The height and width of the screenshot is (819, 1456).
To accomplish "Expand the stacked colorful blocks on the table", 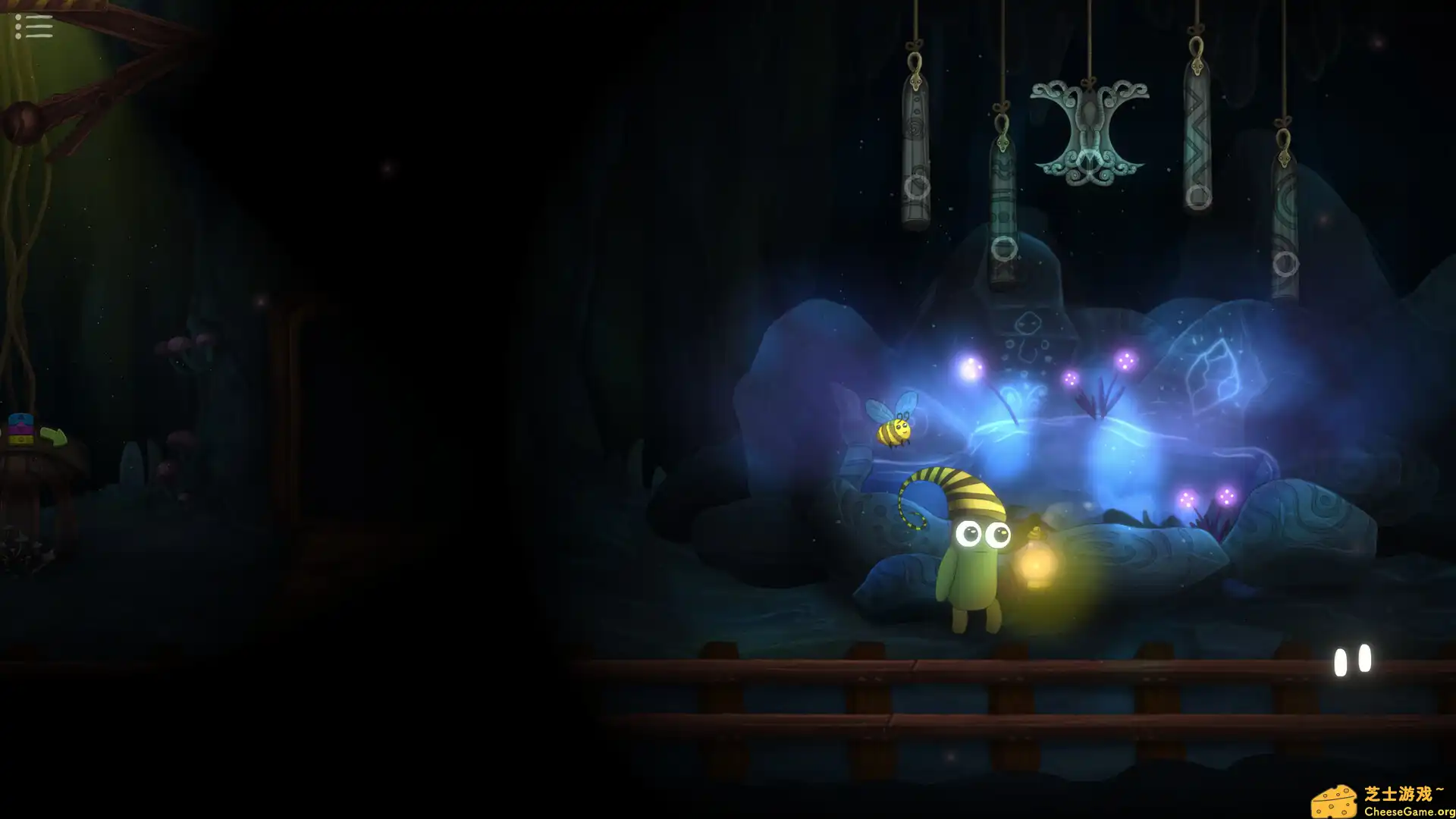I will (x=21, y=428).
